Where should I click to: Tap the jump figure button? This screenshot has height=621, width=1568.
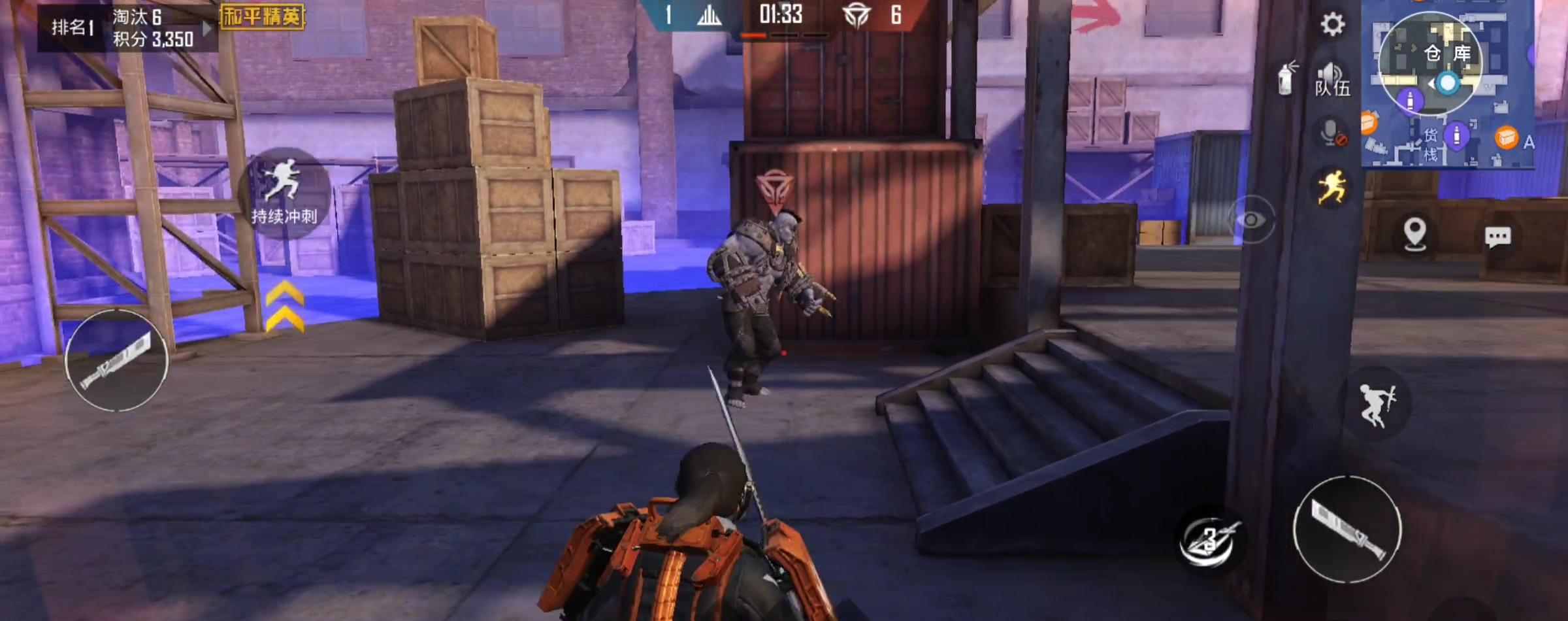coord(1377,405)
